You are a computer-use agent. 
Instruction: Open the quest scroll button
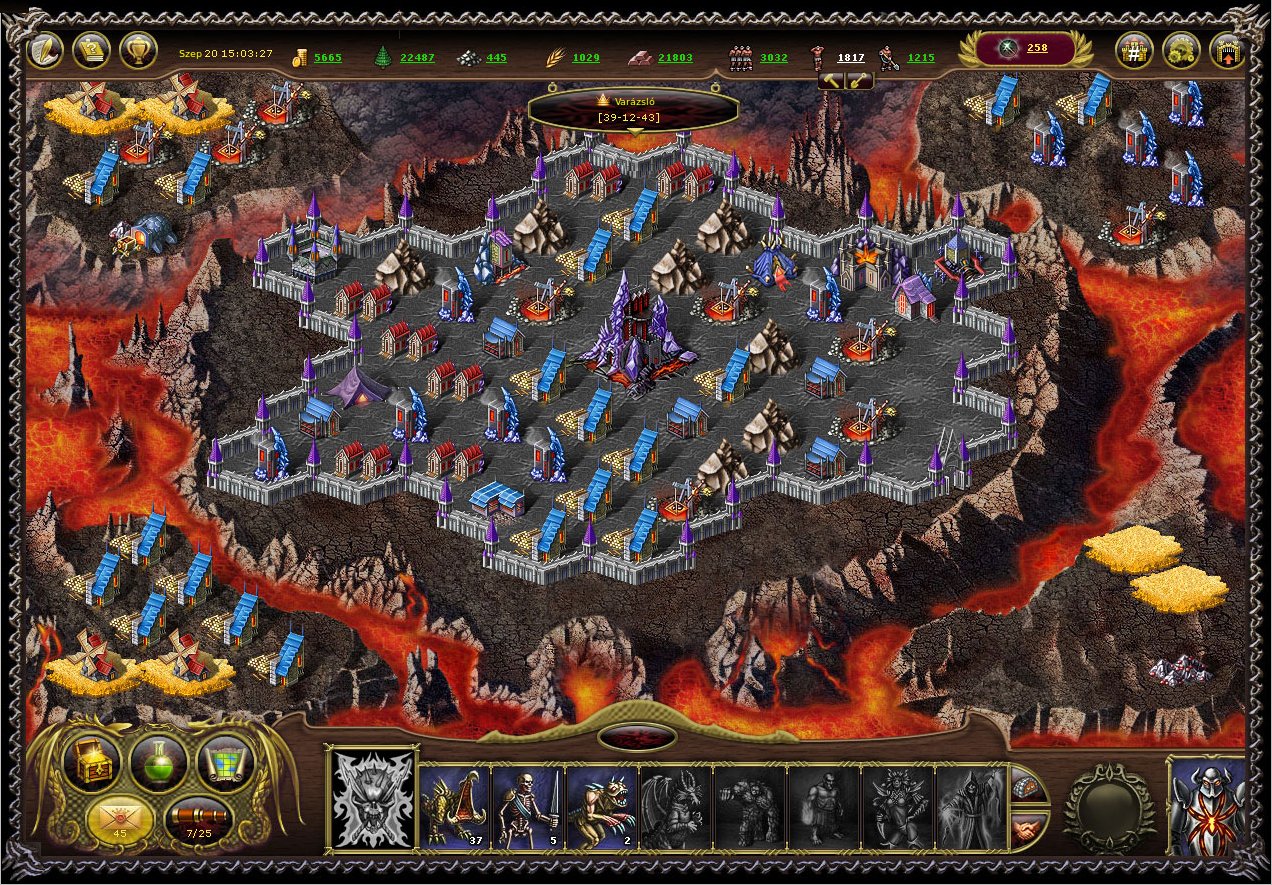tap(92, 50)
